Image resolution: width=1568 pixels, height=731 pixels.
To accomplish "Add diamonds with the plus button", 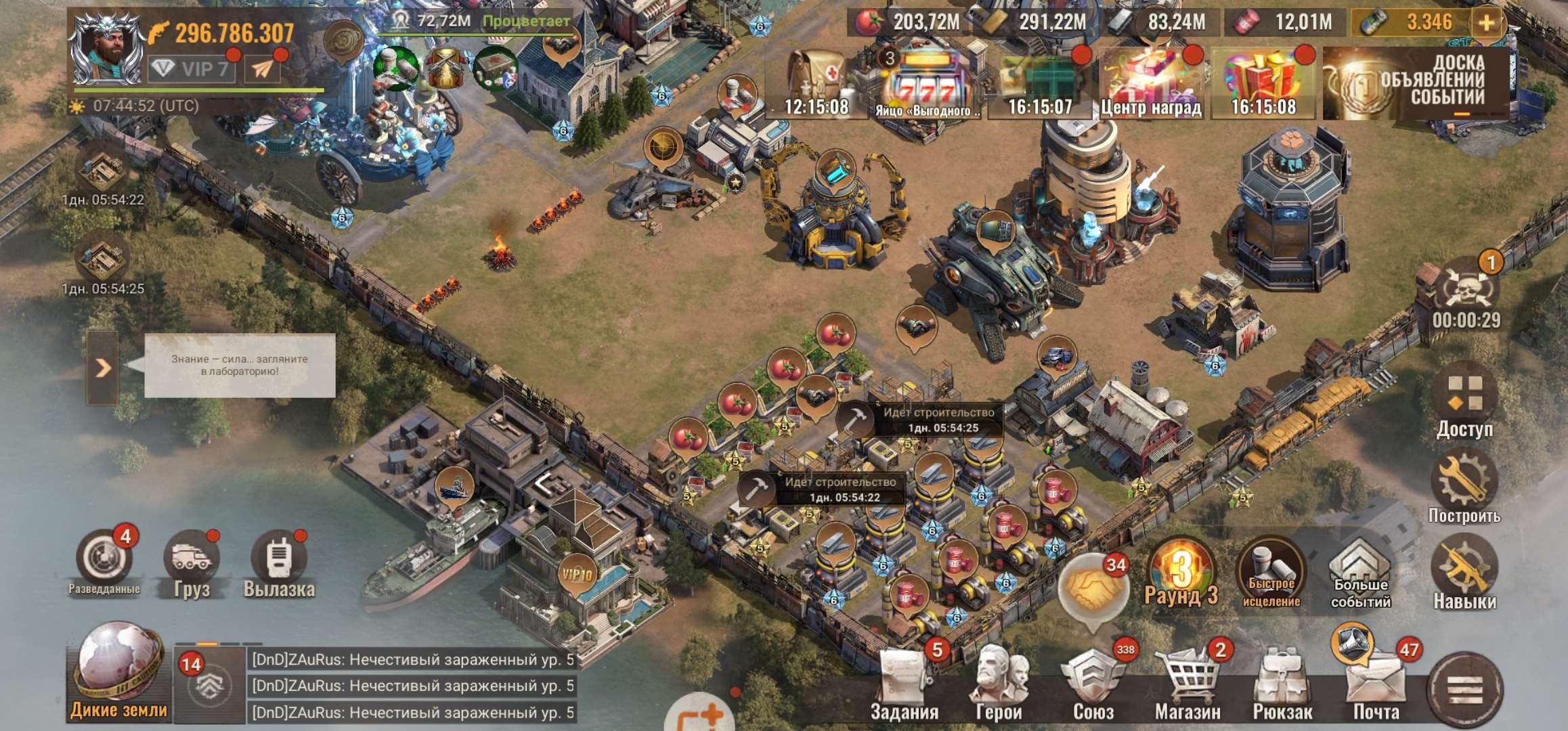I will 1487,23.
